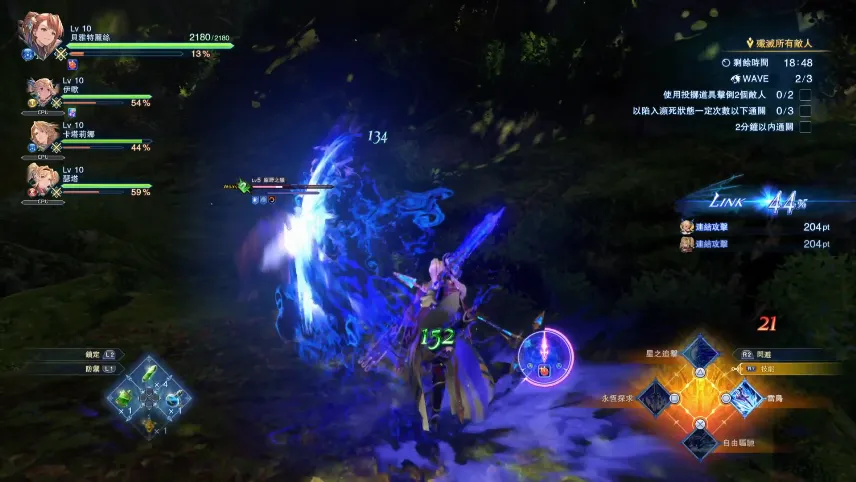The width and height of the screenshot is (856, 482).
Task: Activate the 自由驅馳 skill icon
Action: [x=700, y=440]
